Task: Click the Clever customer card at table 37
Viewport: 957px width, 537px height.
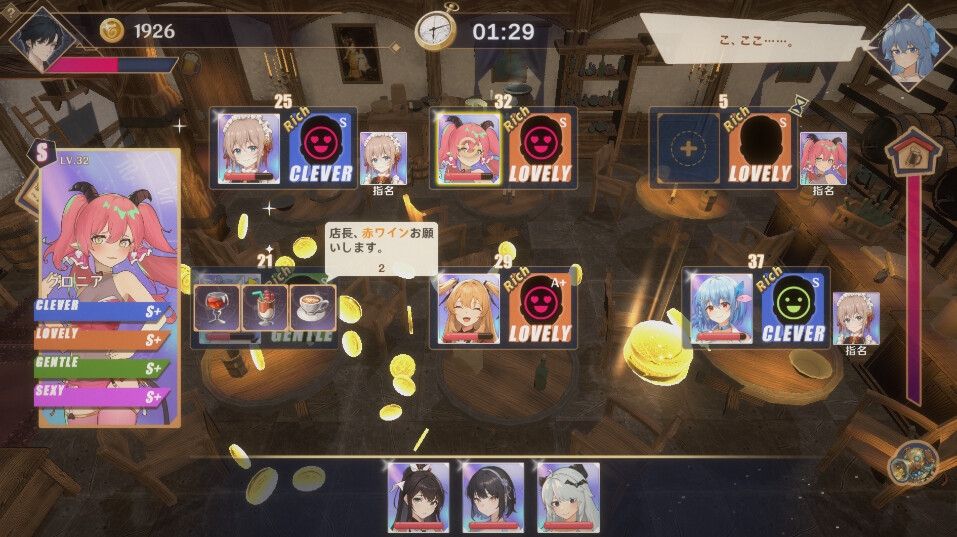Action: coord(793,309)
